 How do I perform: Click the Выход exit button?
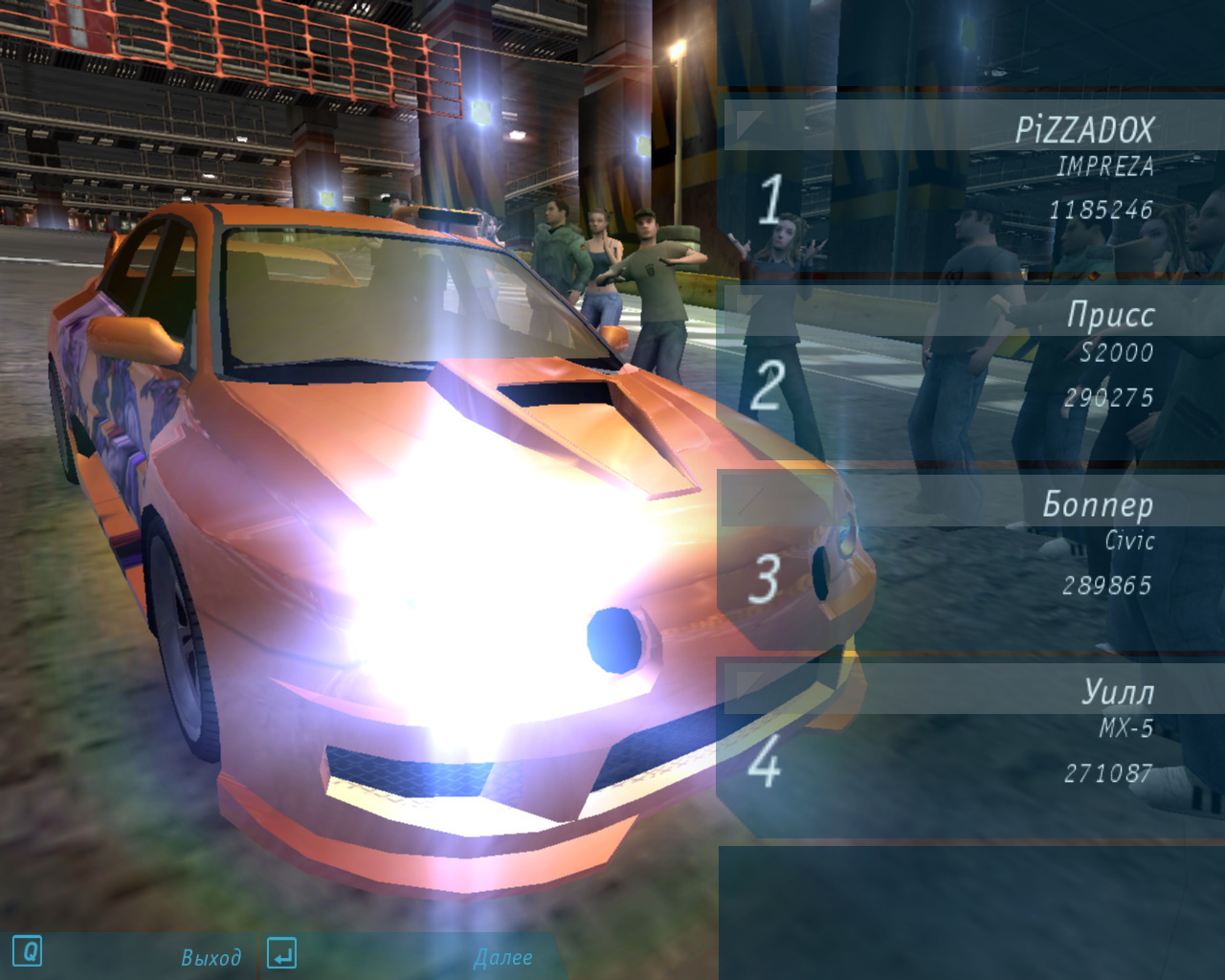(x=211, y=956)
